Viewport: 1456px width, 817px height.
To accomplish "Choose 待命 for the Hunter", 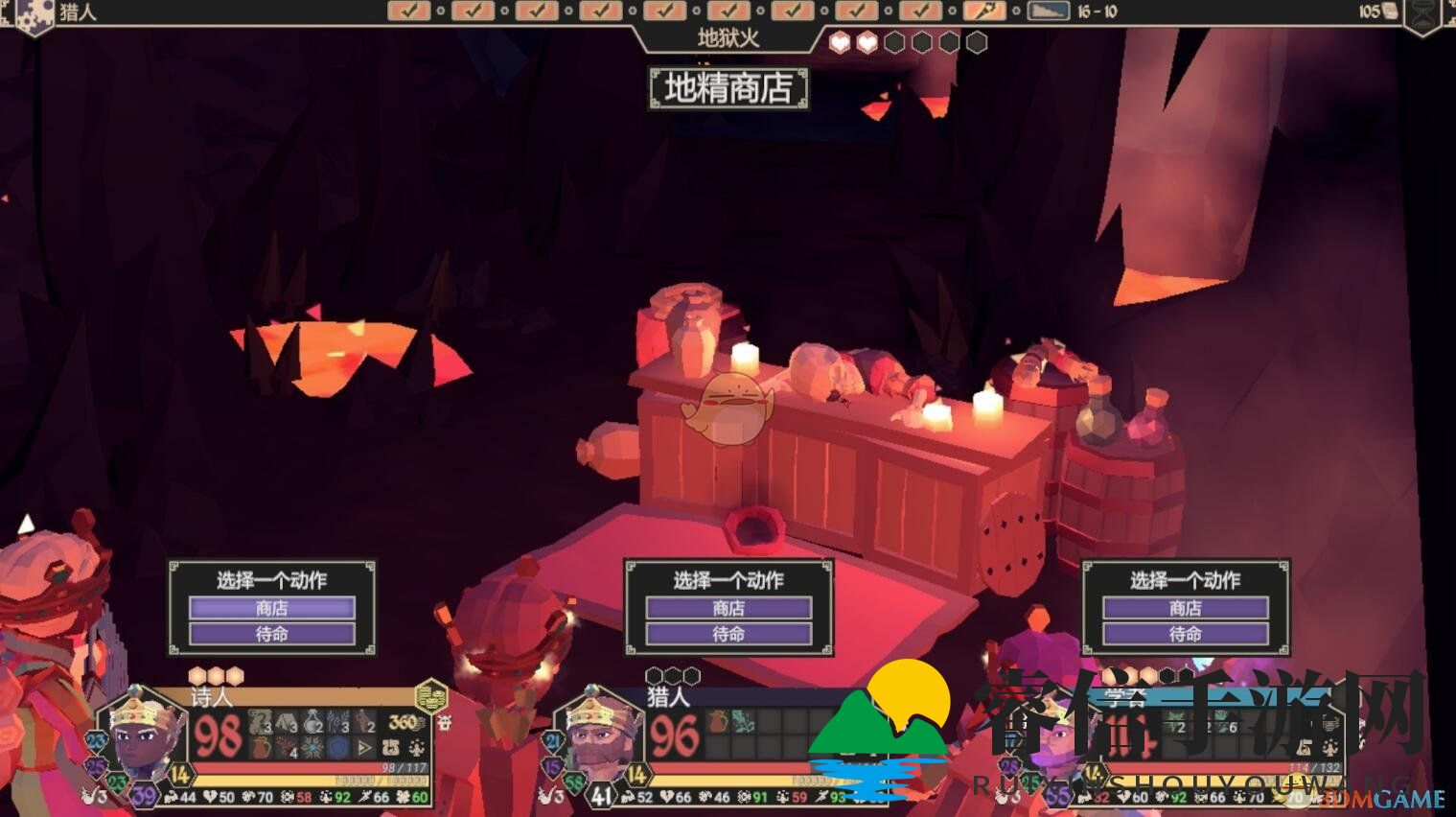I will pyautogui.click(x=728, y=634).
